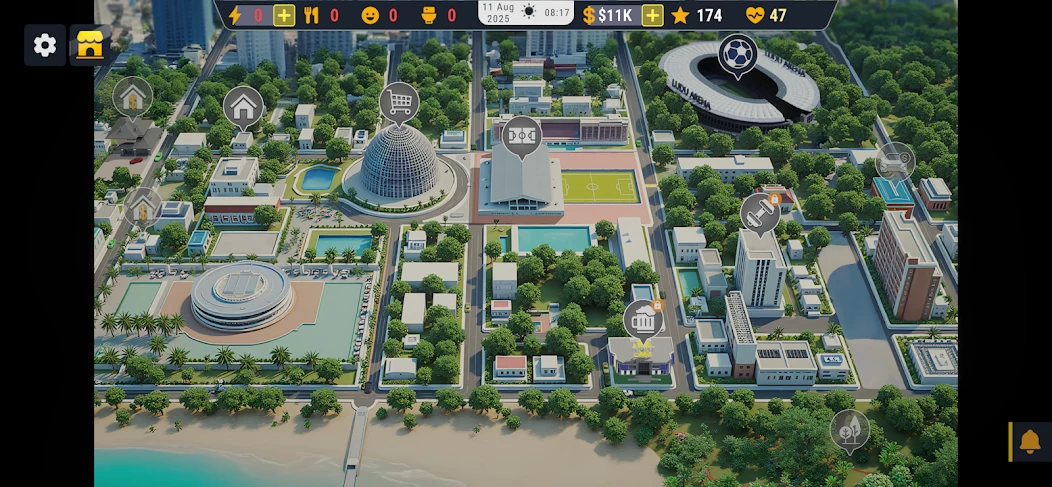Select the park trees marker
Viewport: 1052px width, 487px height.
tap(850, 429)
